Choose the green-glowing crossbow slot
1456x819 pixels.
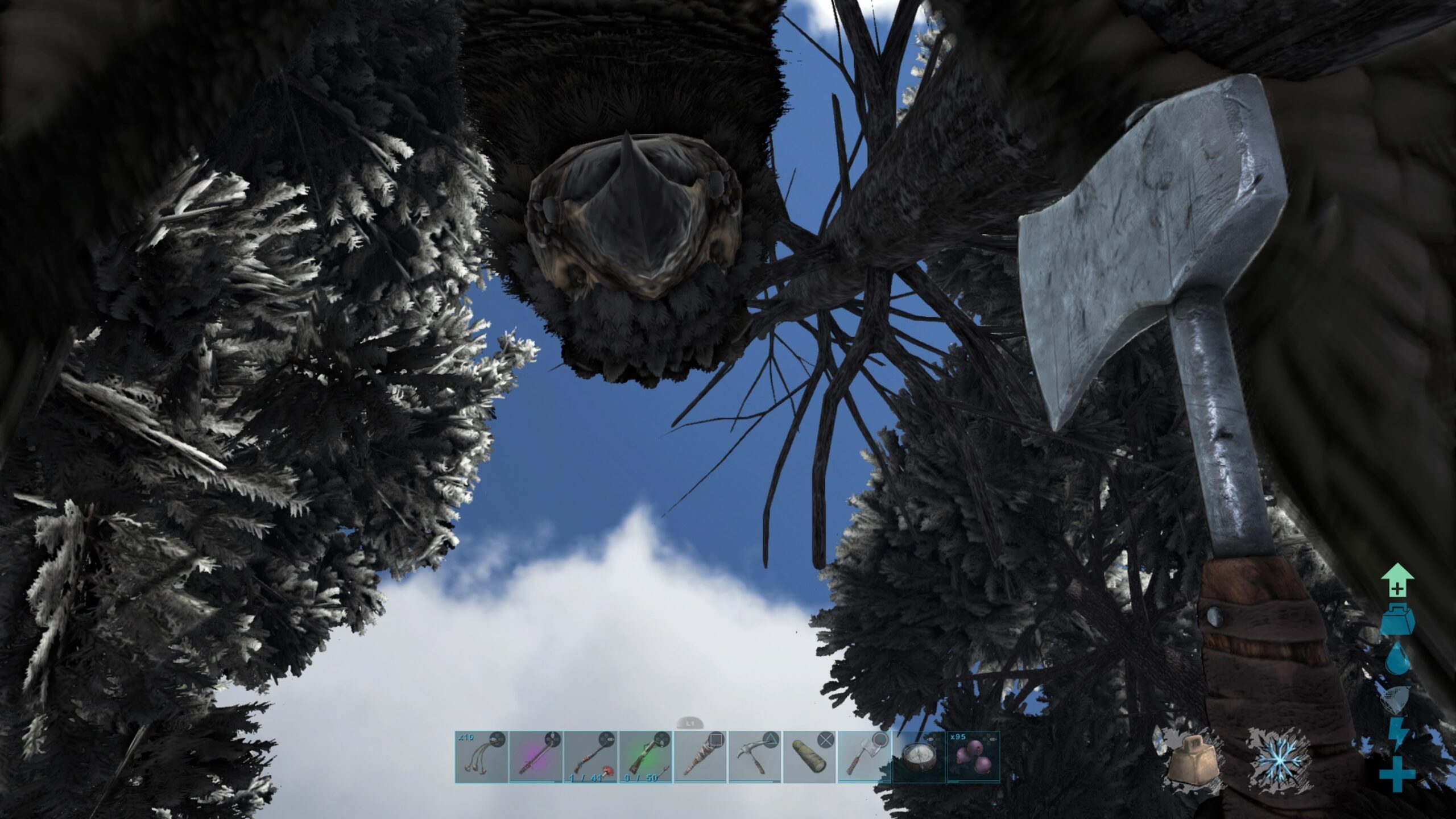coord(645,757)
